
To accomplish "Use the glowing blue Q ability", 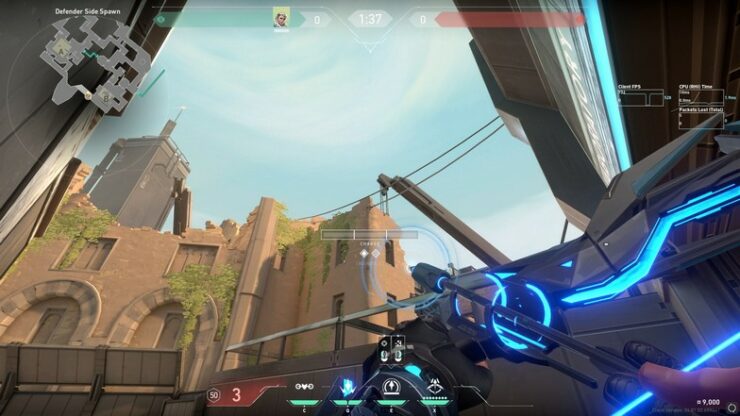I will [x=348, y=387].
